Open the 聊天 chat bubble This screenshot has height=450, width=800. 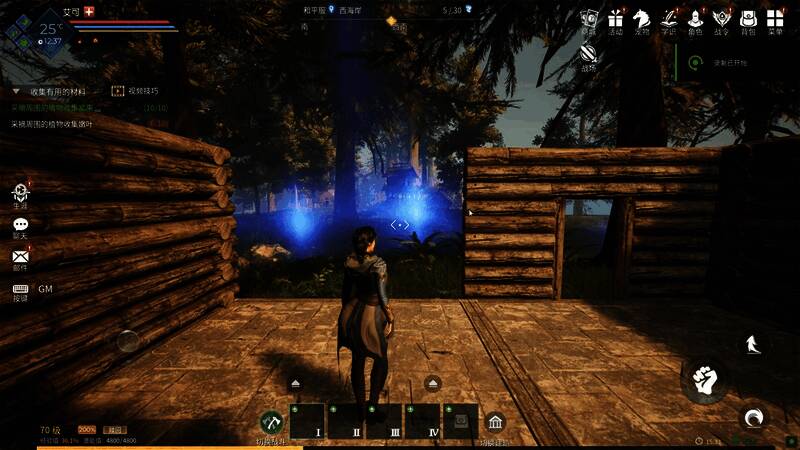pyautogui.click(x=20, y=227)
